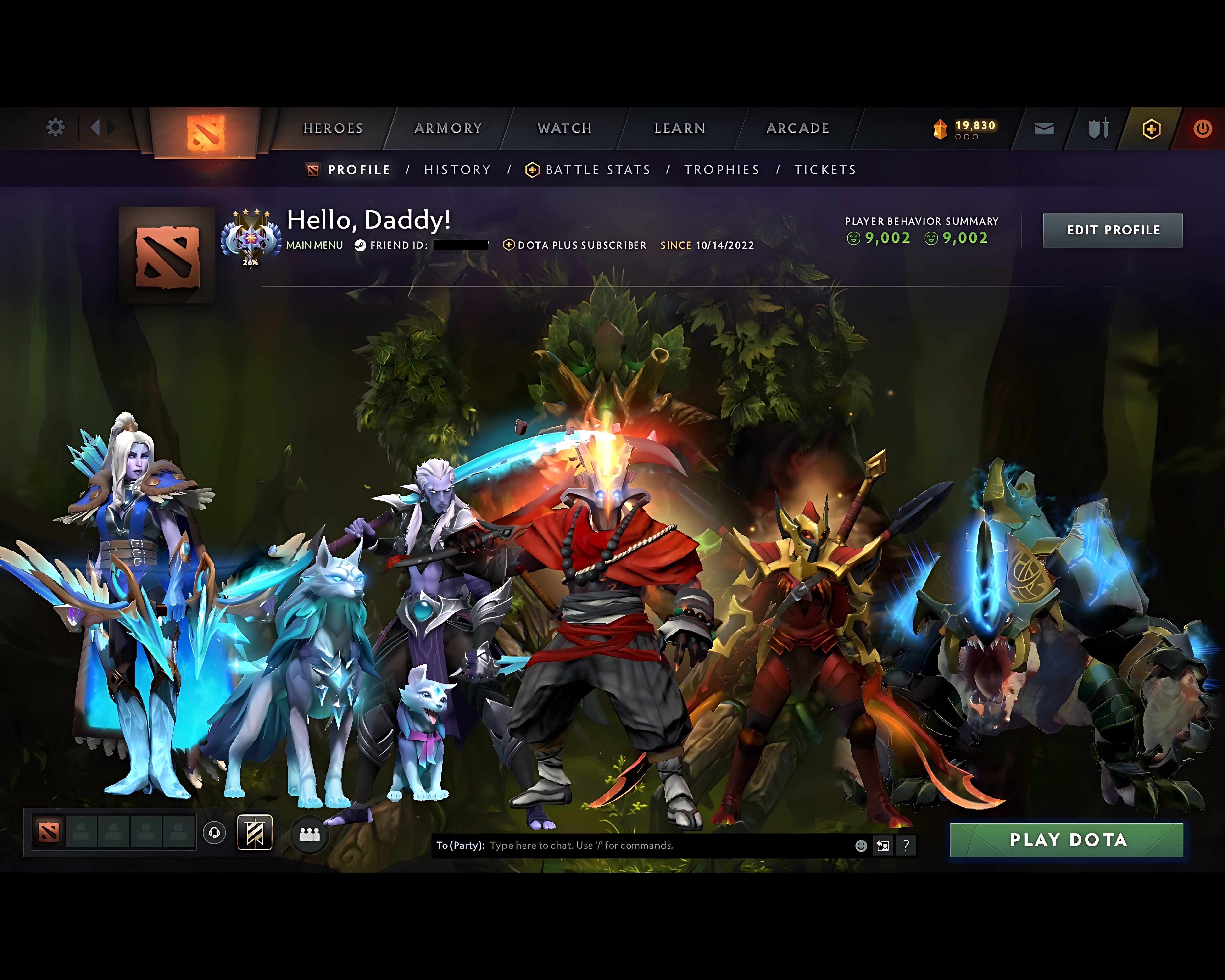Switch to the HISTORY tab

pyautogui.click(x=457, y=169)
